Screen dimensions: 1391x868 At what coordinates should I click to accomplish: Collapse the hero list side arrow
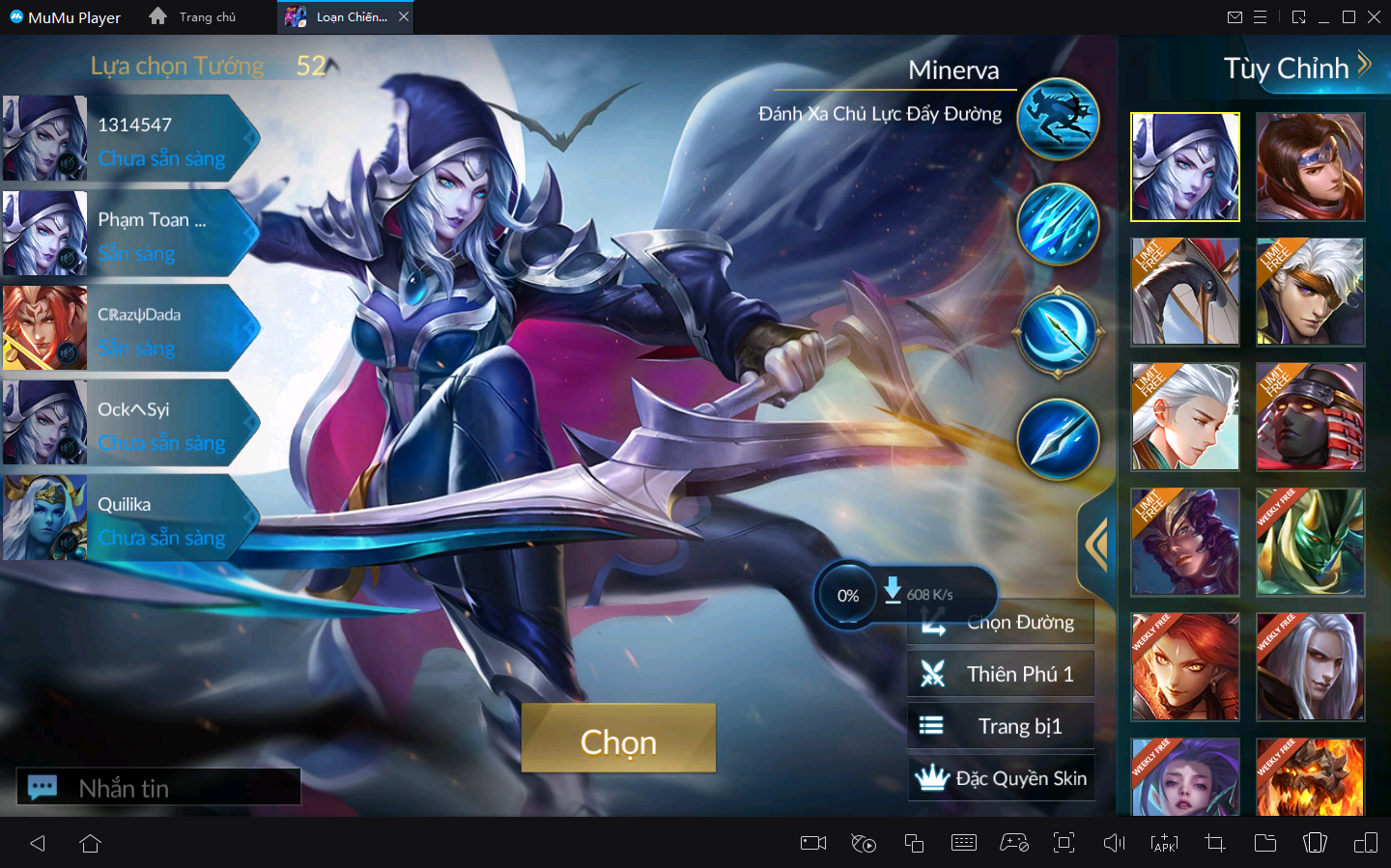(x=1096, y=545)
